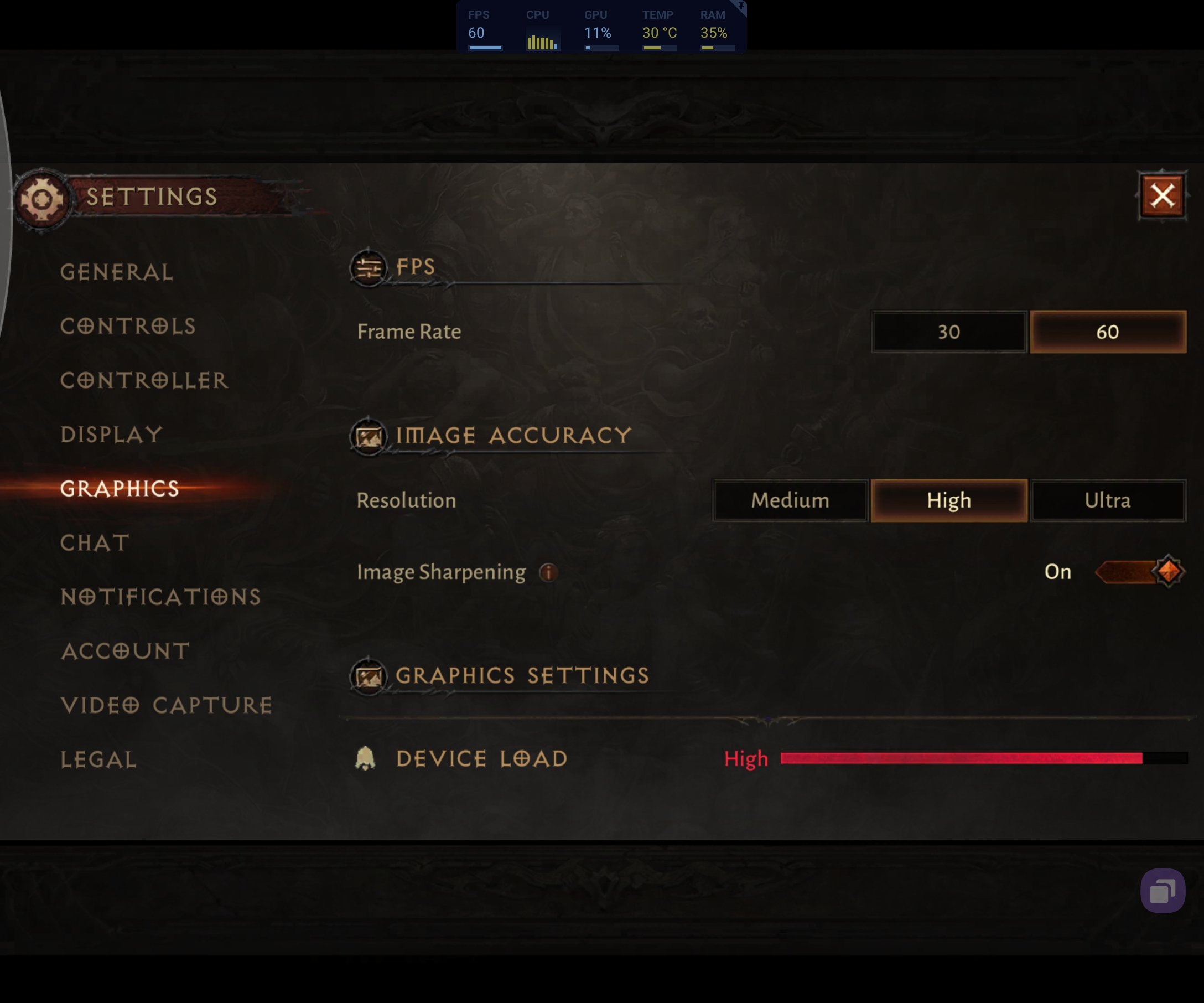View the Legal section
Viewport: 1204px width, 1003px height.
coord(98,760)
